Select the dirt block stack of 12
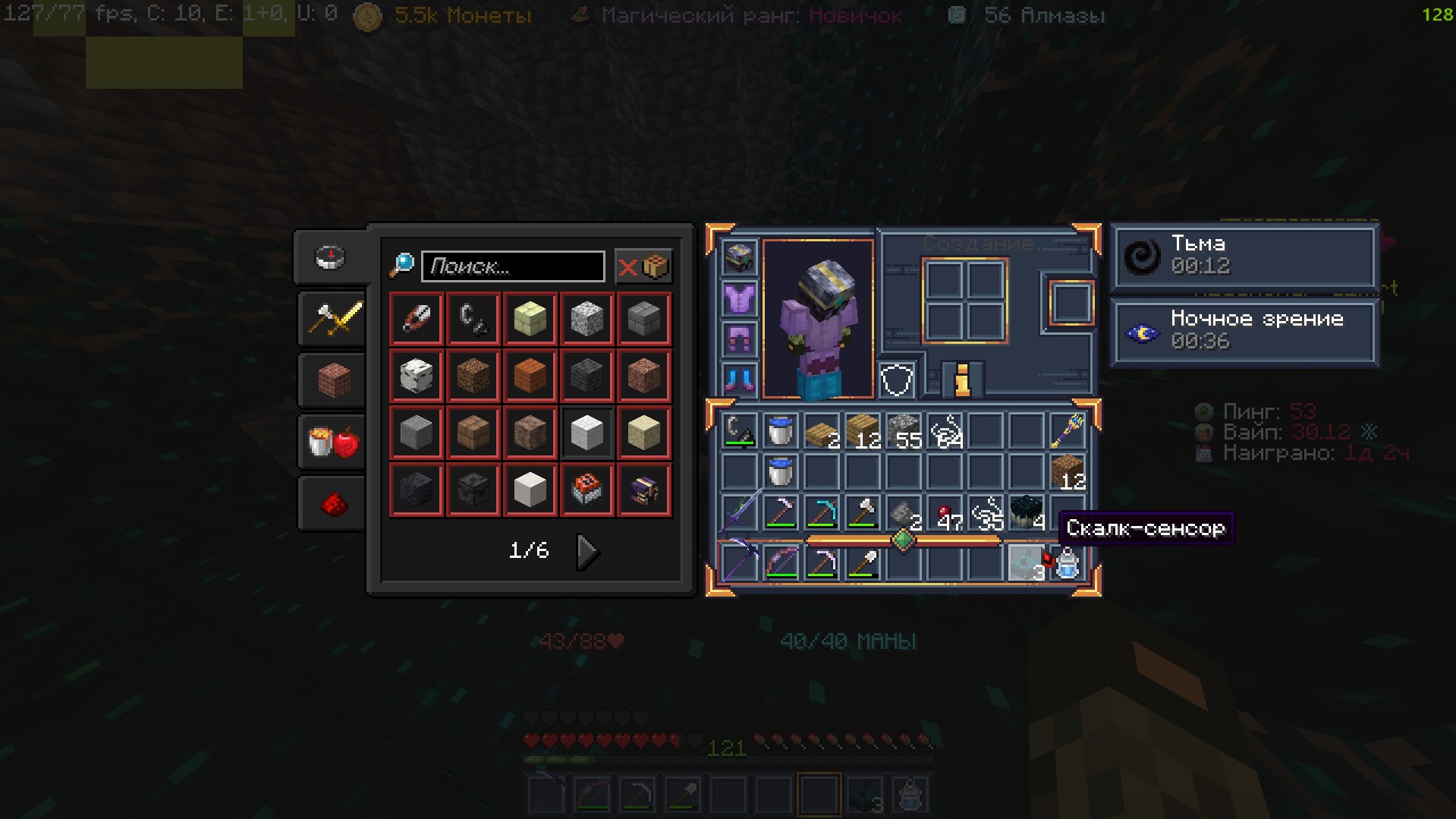The height and width of the screenshot is (819, 1456). pos(1067,472)
